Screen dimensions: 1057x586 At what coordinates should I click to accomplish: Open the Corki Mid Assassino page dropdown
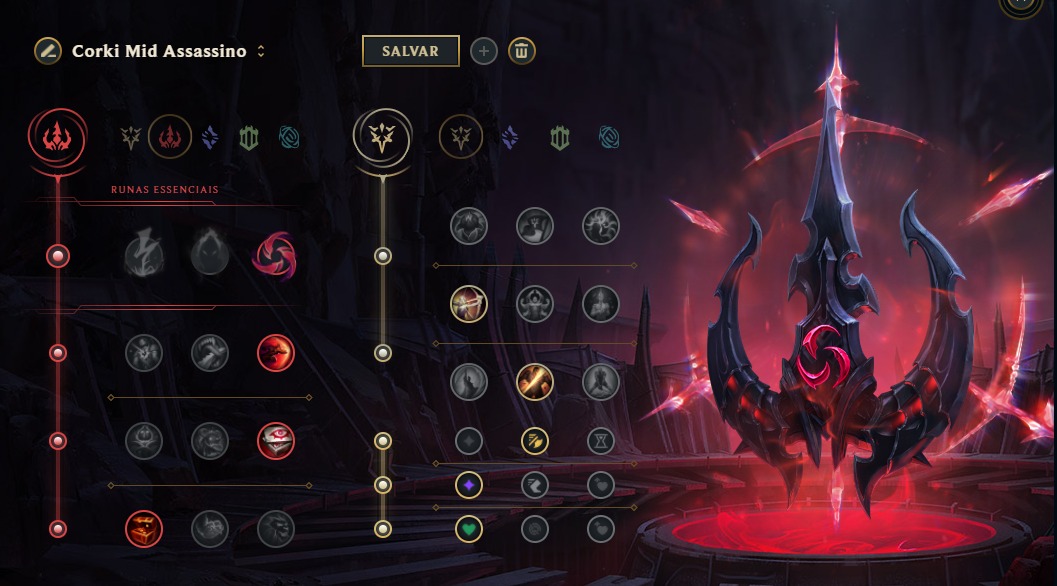(261, 52)
